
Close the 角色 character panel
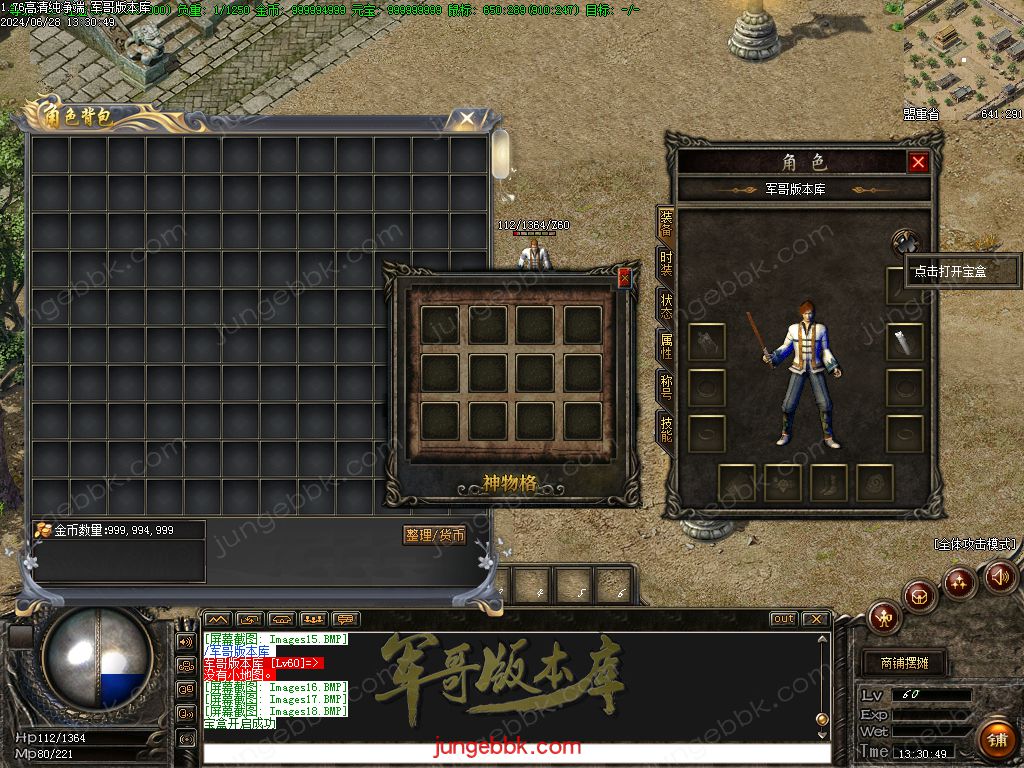tap(918, 162)
